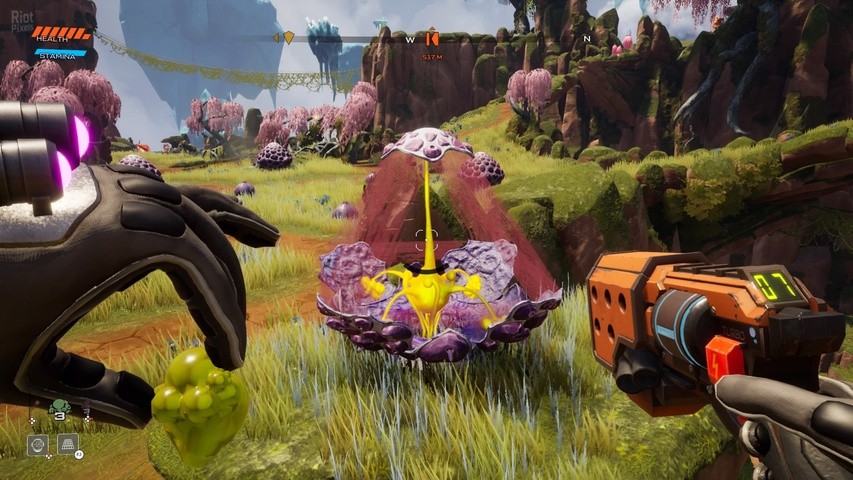
Task: Select the green grob bait item icon
Action: pos(59,406)
